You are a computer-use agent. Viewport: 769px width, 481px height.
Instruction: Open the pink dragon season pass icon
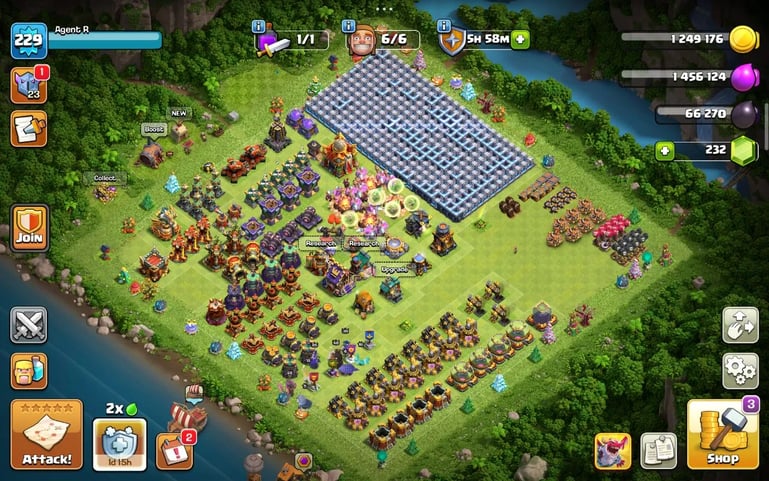tap(611, 451)
